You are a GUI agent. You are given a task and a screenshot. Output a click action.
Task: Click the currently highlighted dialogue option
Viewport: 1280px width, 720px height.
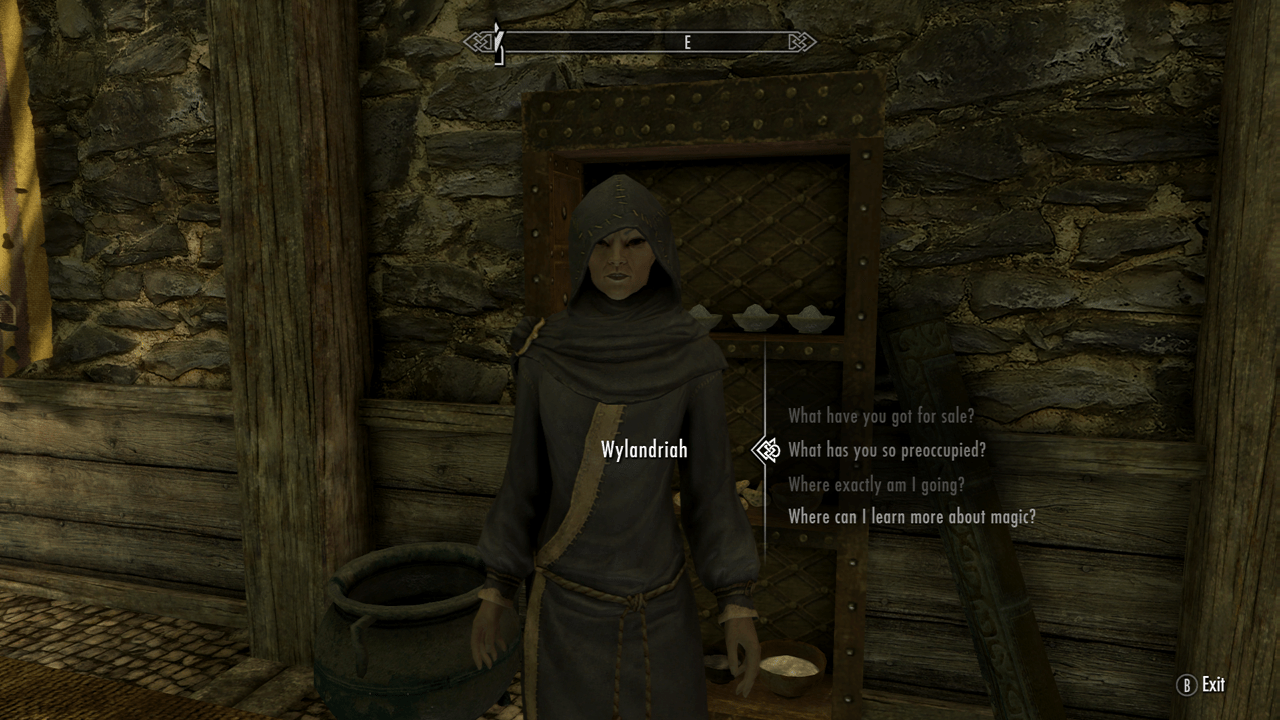click(x=886, y=450)
